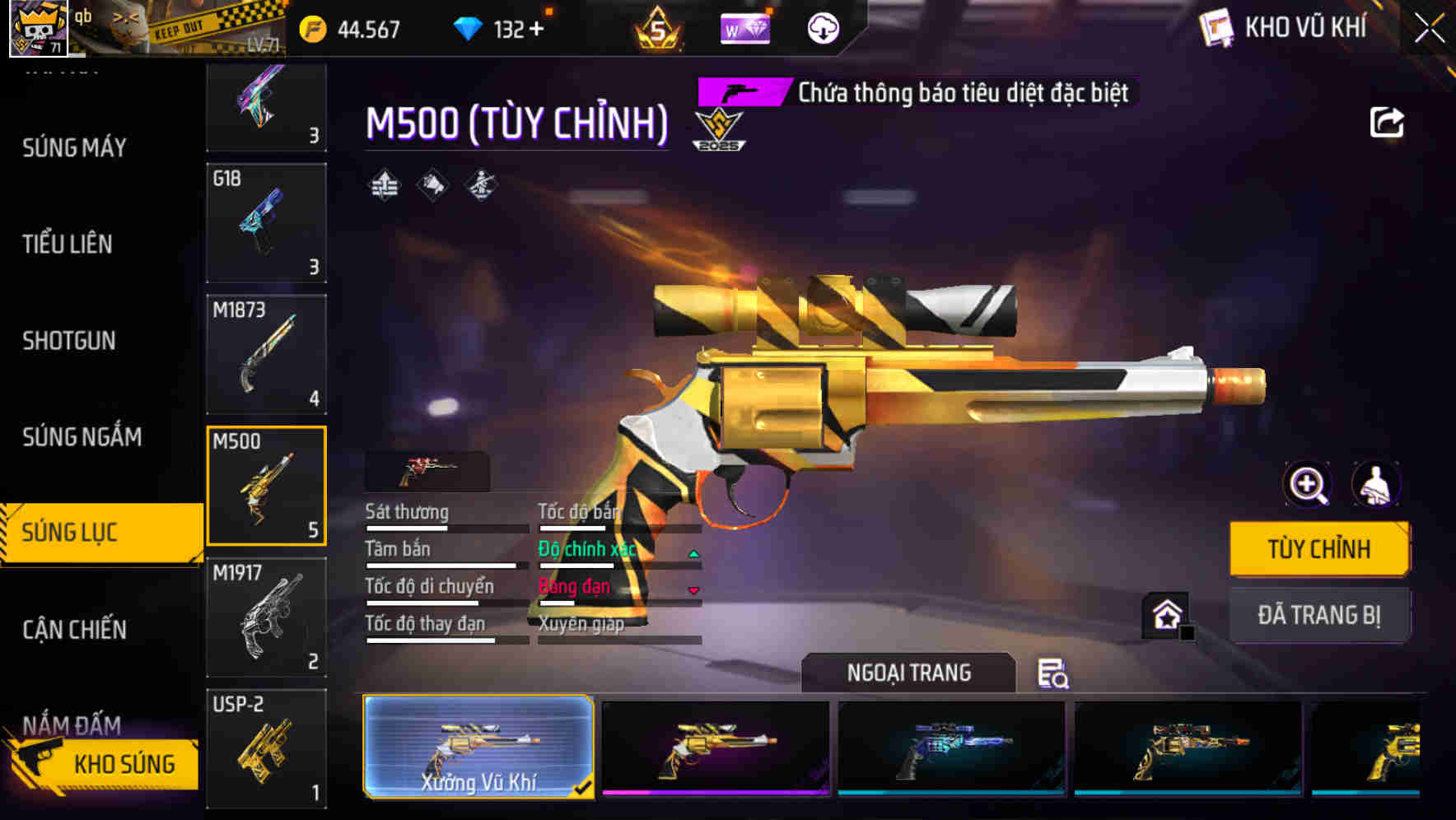The height and width of the screenshot is (820, 1456).
Task: Click the ĐÃ TRANG BỊ button
Action: [x=1319, y=614]
